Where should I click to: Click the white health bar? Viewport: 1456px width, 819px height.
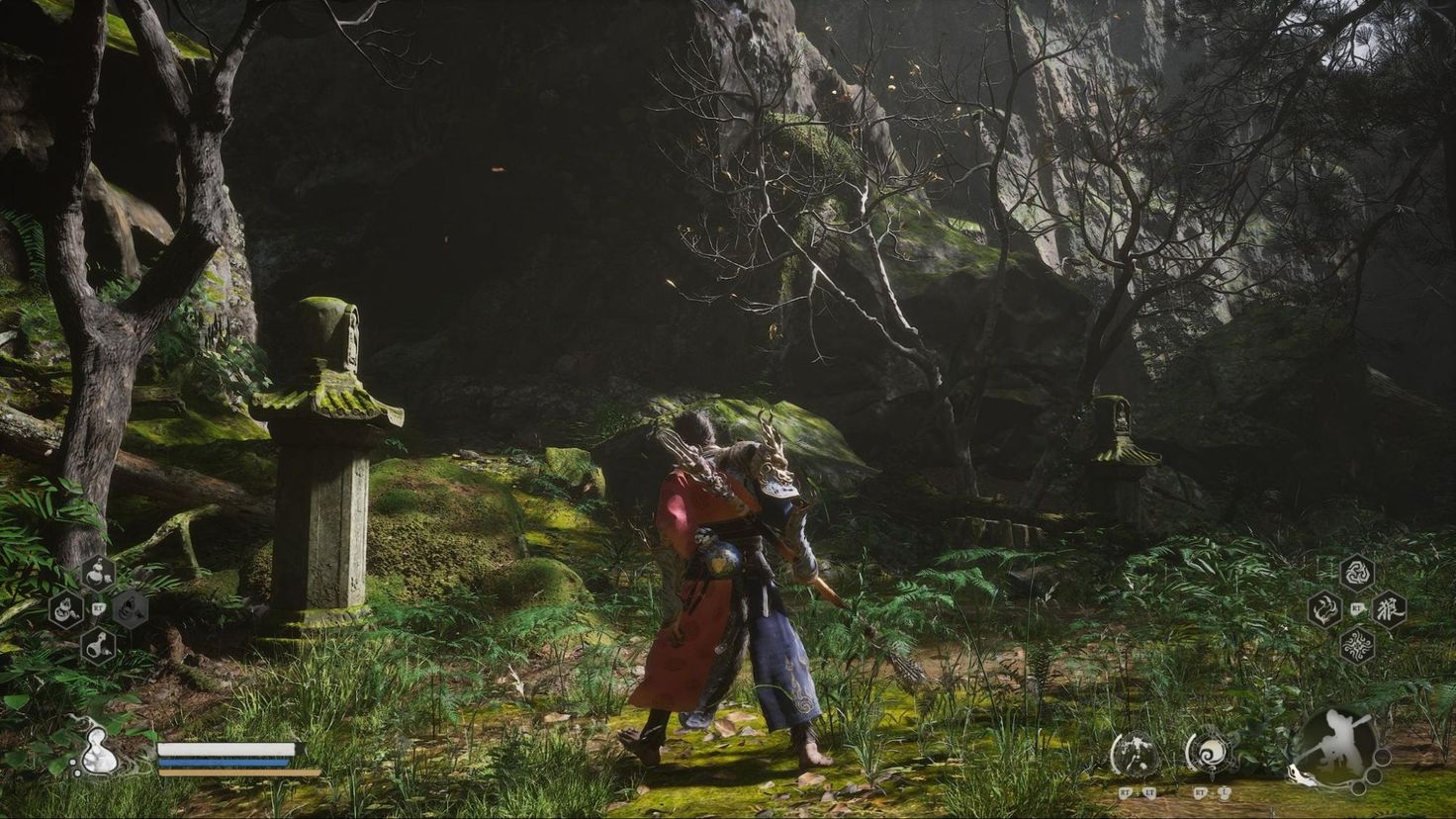[227, 750]
